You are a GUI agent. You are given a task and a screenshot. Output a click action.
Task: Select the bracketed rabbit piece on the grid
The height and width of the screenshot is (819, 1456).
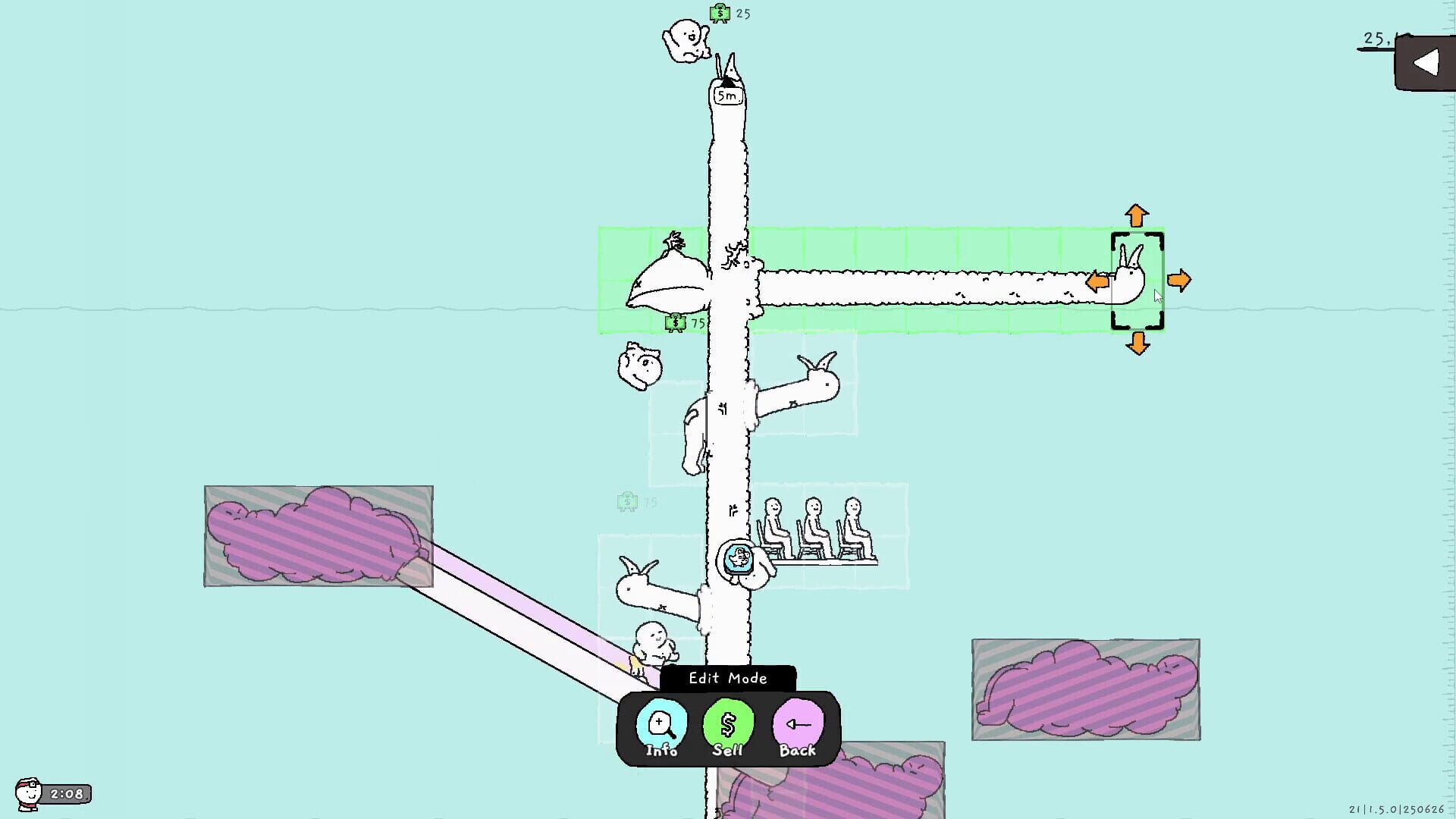(x=1134, y=281)
